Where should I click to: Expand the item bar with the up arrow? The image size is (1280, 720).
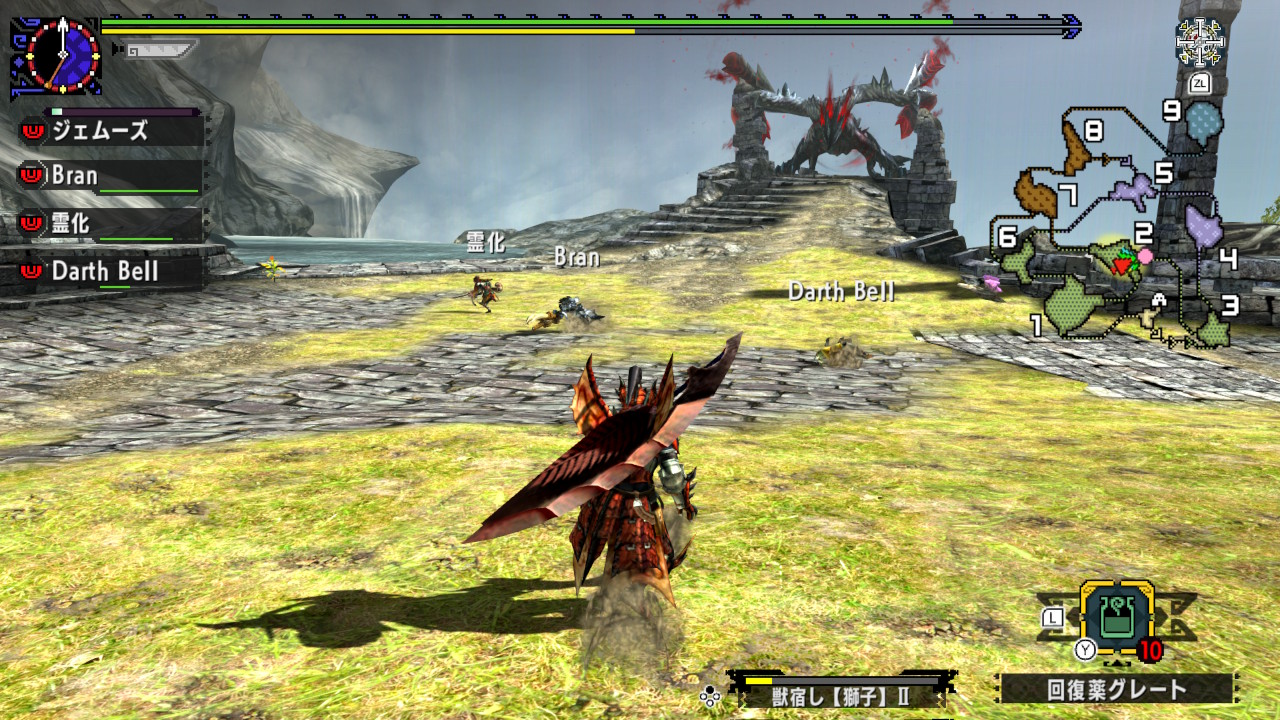[1114, 663]
